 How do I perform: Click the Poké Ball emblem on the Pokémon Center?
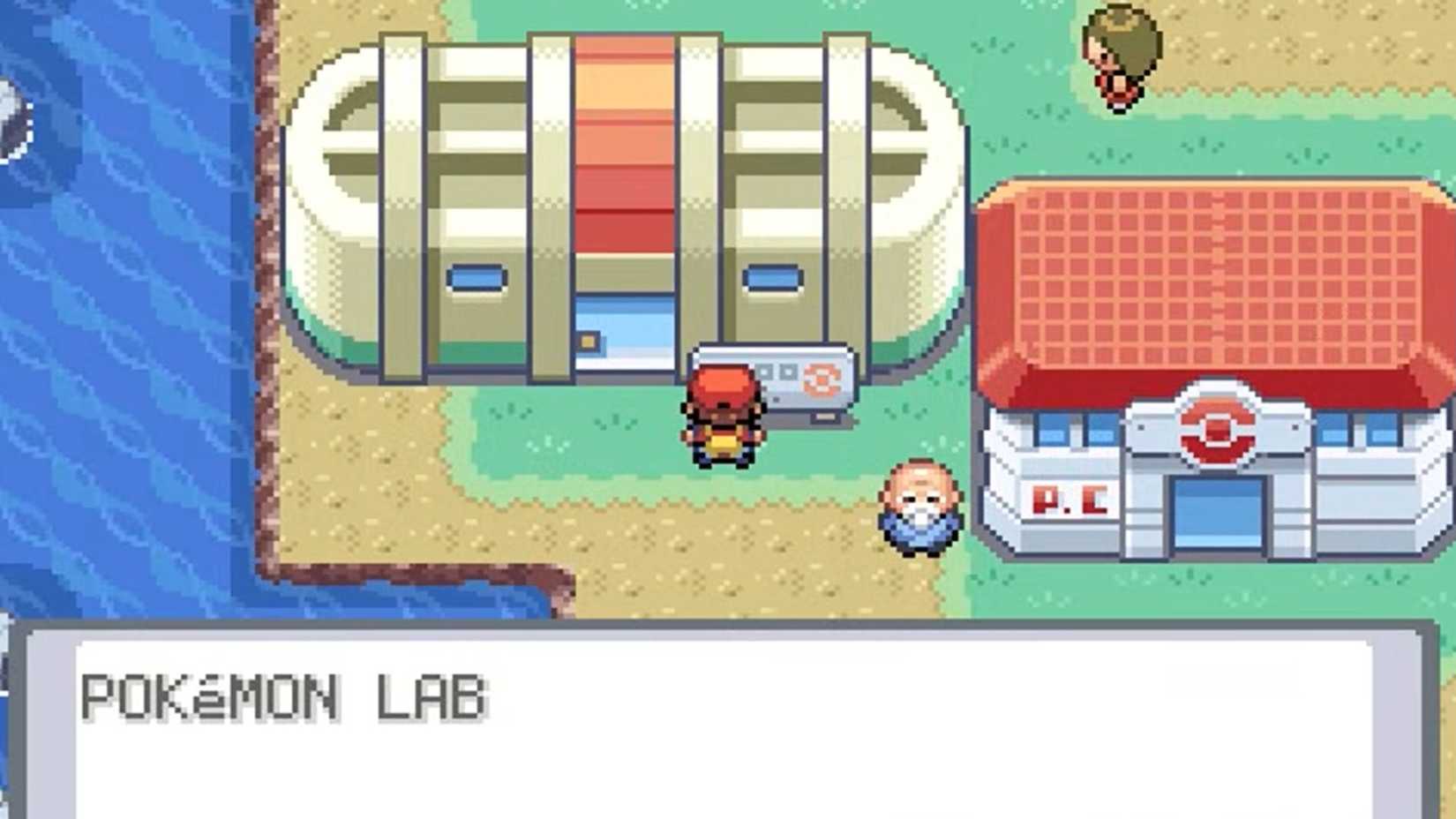tap(1216, 426)
